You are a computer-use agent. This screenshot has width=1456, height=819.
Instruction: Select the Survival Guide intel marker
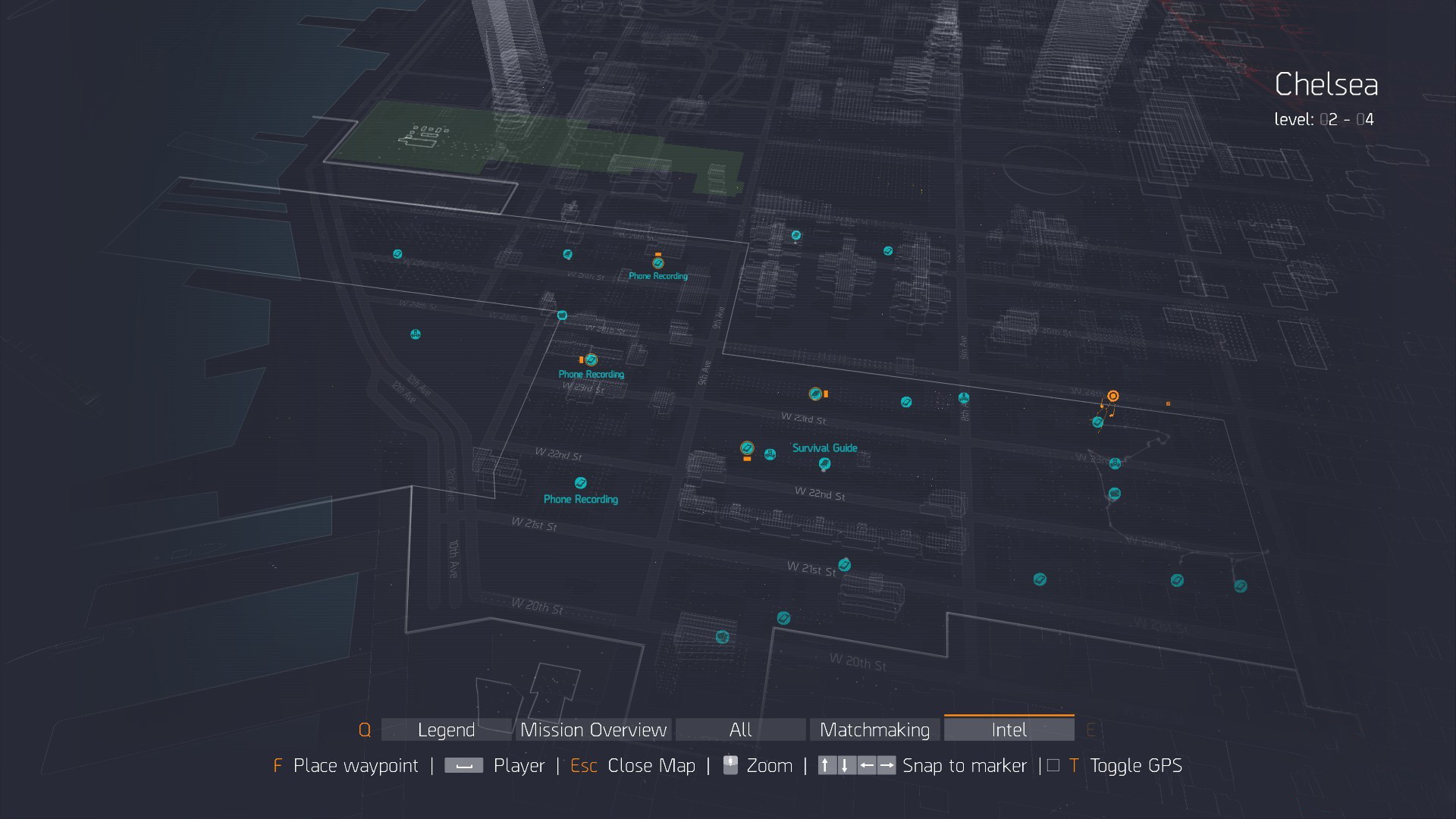tap(824, 463)
